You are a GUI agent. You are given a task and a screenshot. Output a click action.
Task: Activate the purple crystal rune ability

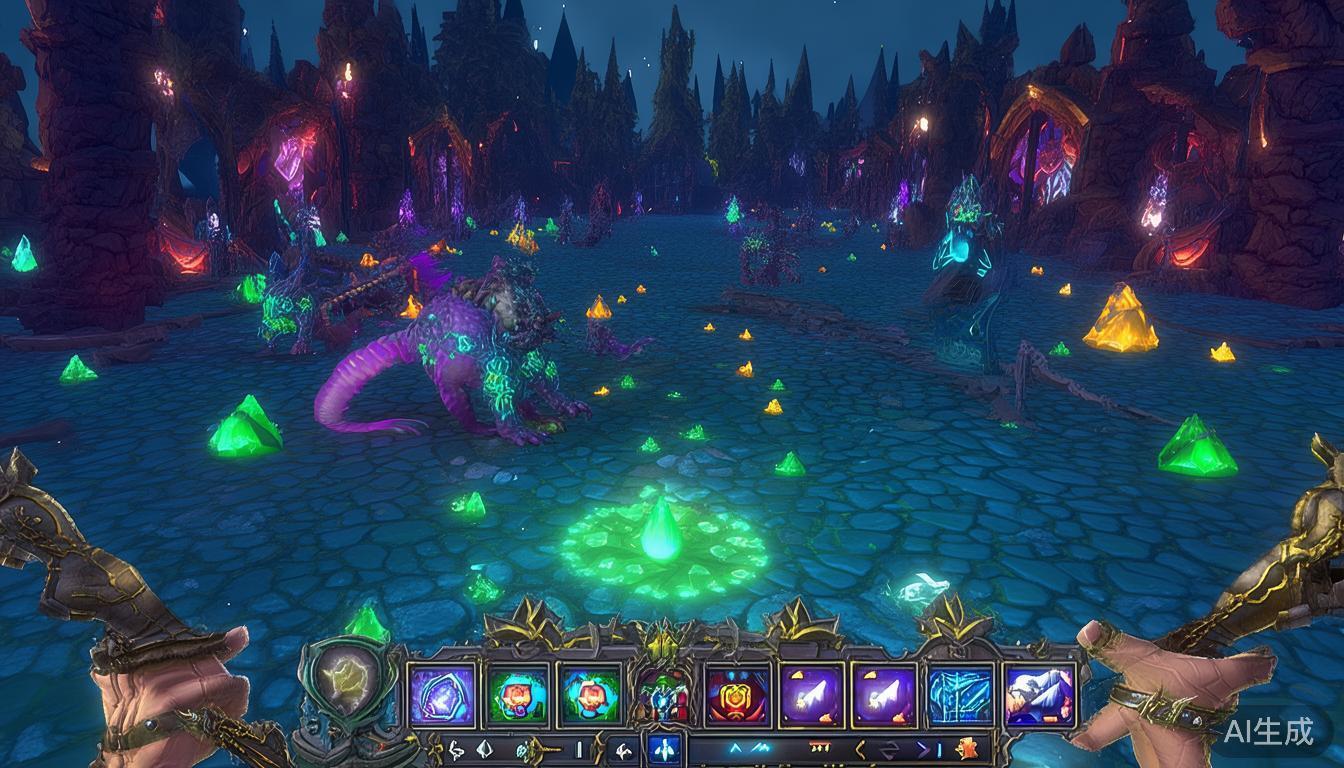click(442, 694)
